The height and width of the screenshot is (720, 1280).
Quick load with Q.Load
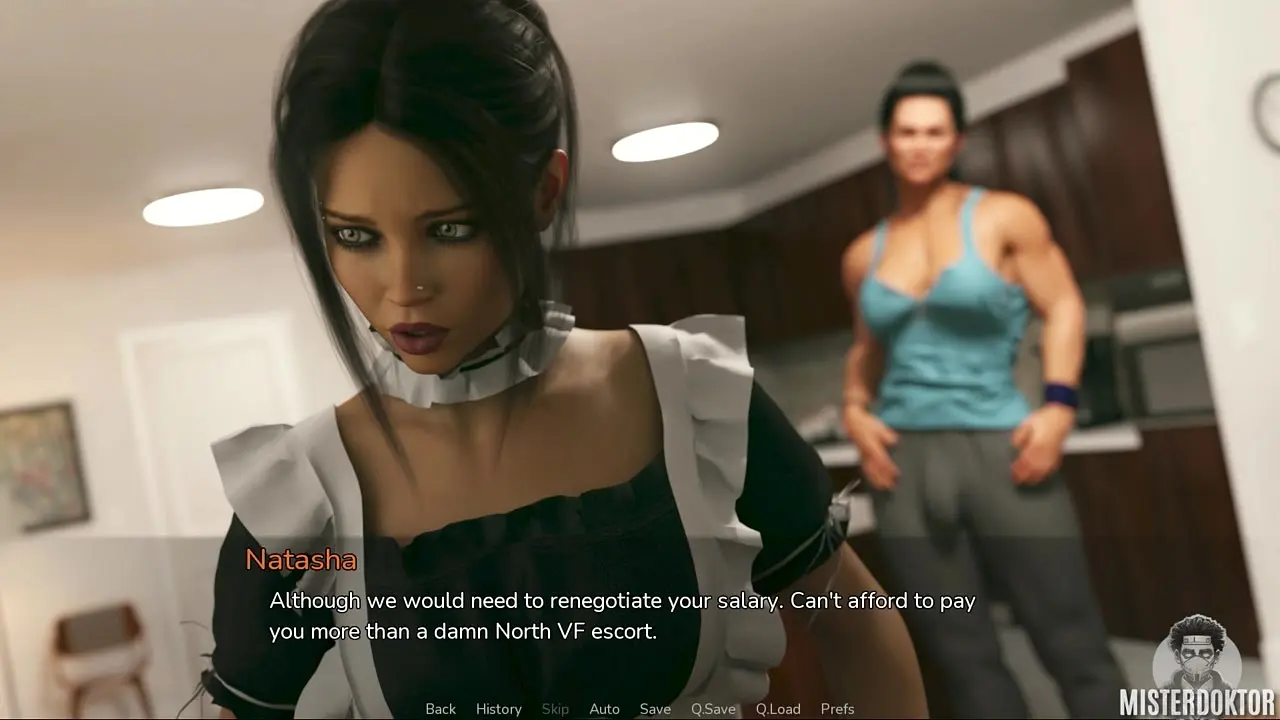(778, 709)
